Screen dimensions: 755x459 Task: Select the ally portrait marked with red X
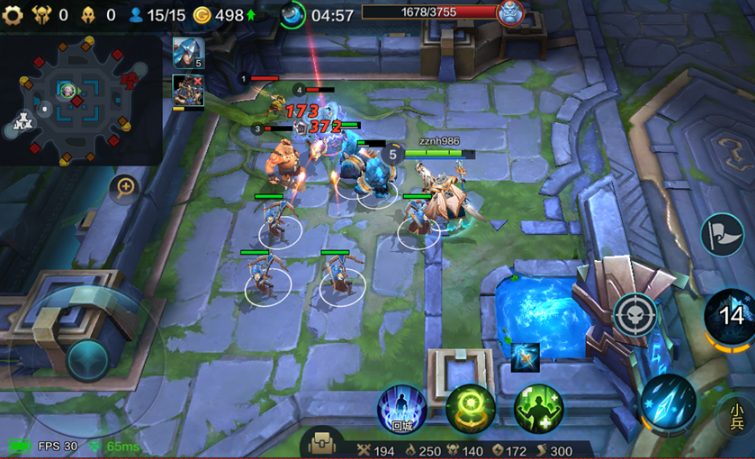tap(187, 90)
